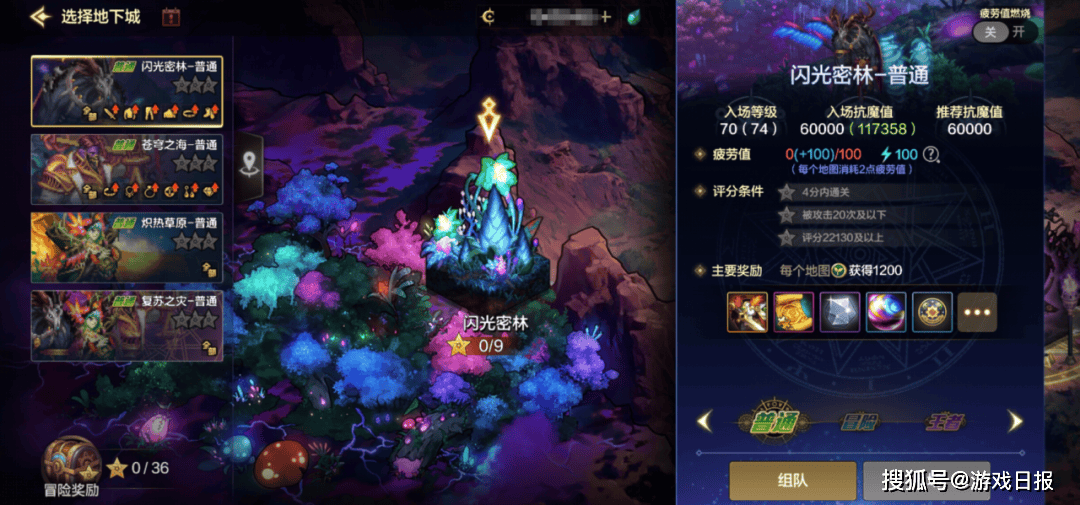The width and height of the screenshot is (1080, 505).
Task: Go back with the top-left arrow
Action: click(40, 16)
